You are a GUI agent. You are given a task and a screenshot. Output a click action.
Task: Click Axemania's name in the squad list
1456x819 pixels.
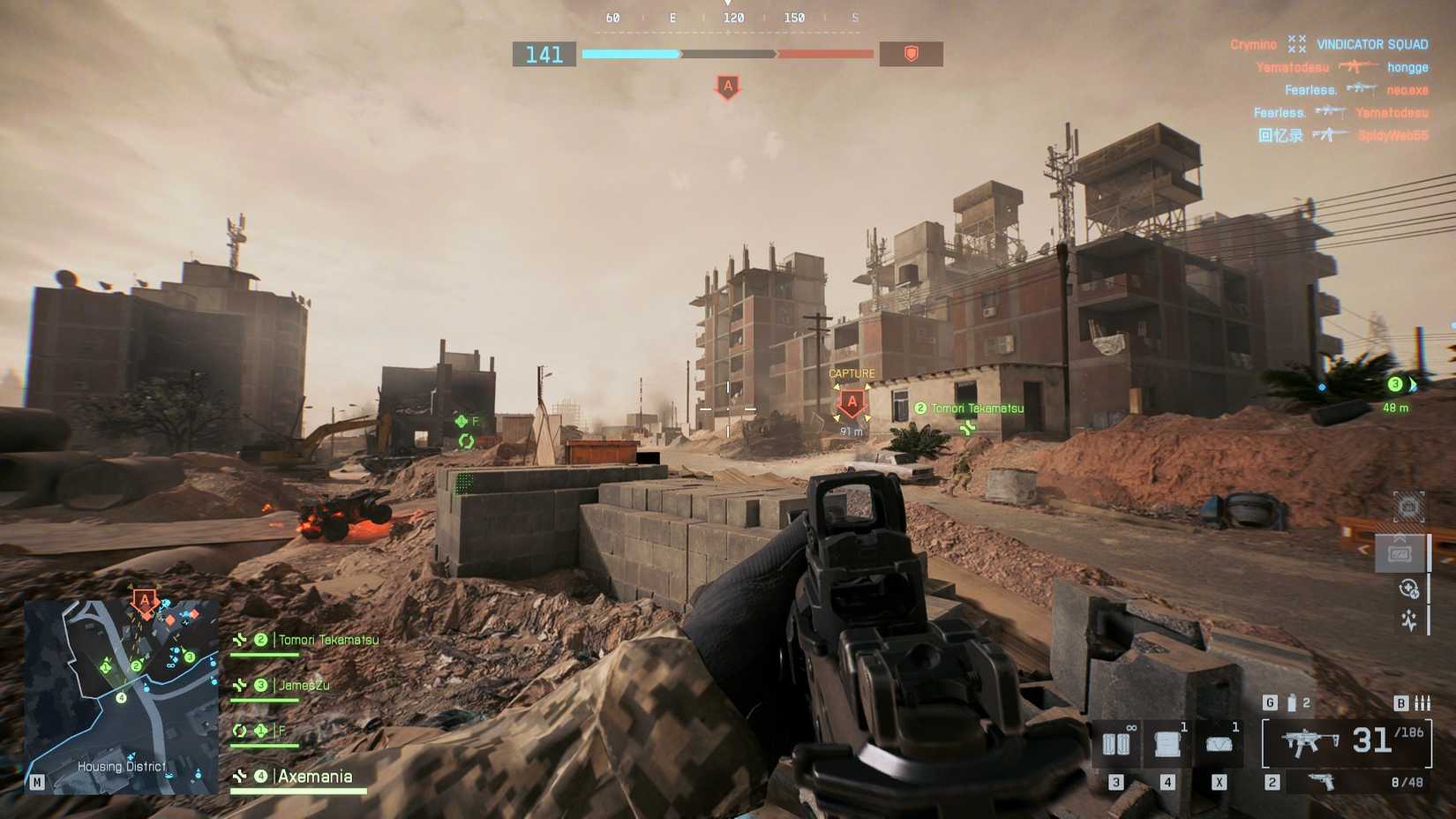(314, 777)
